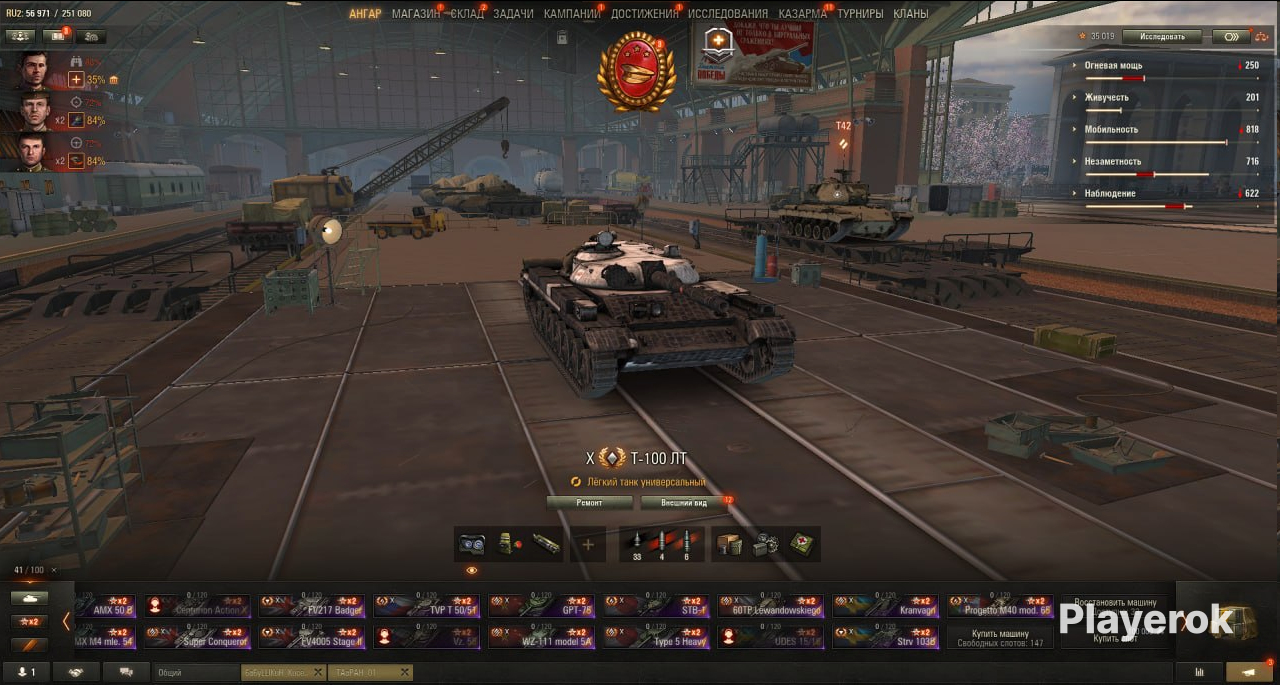The image size is (1280, 685).
Task: Open the red medal battle pass emblem
Action: [636, 70]
